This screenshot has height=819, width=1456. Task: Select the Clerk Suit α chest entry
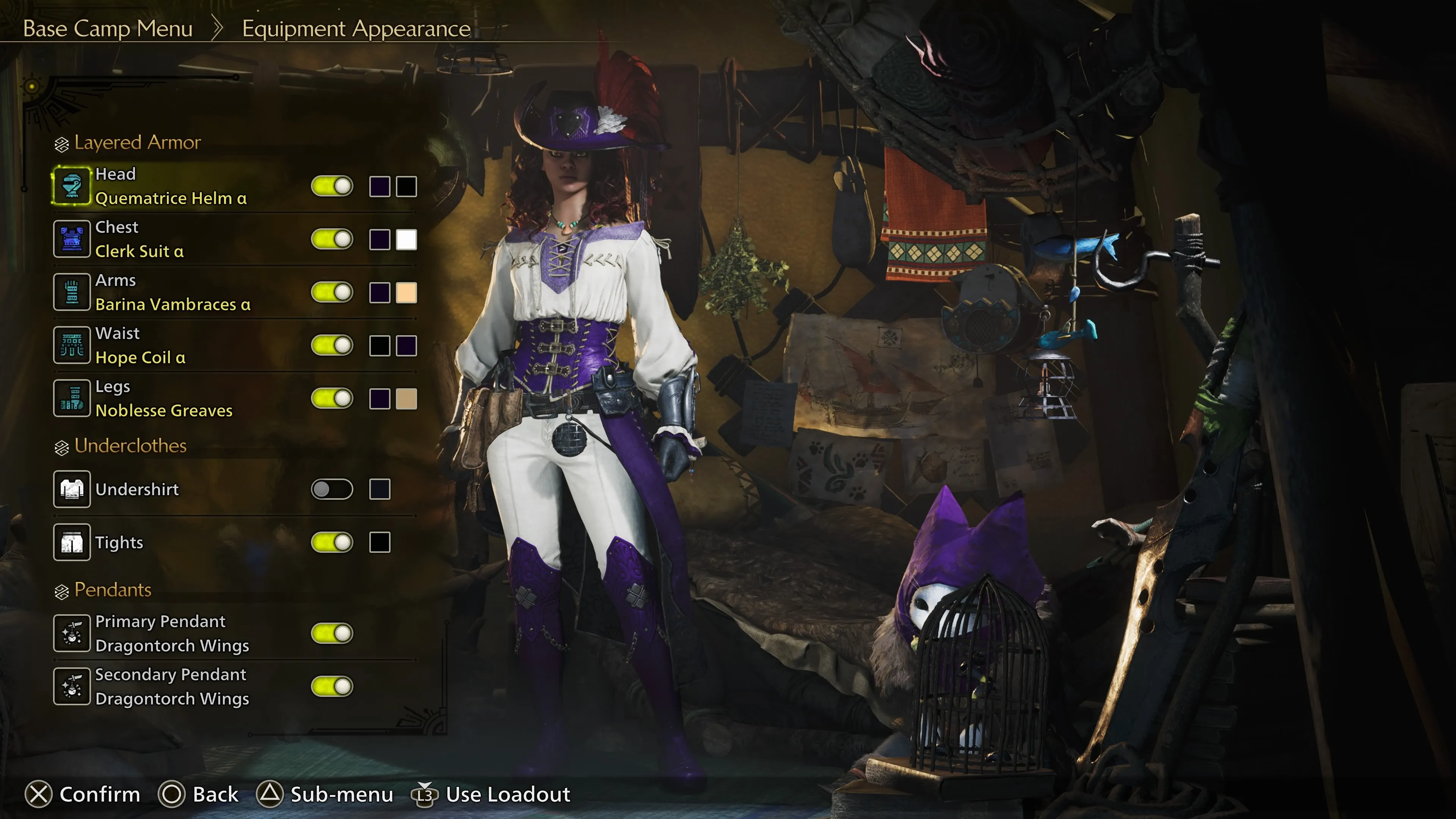click(139, 251)
